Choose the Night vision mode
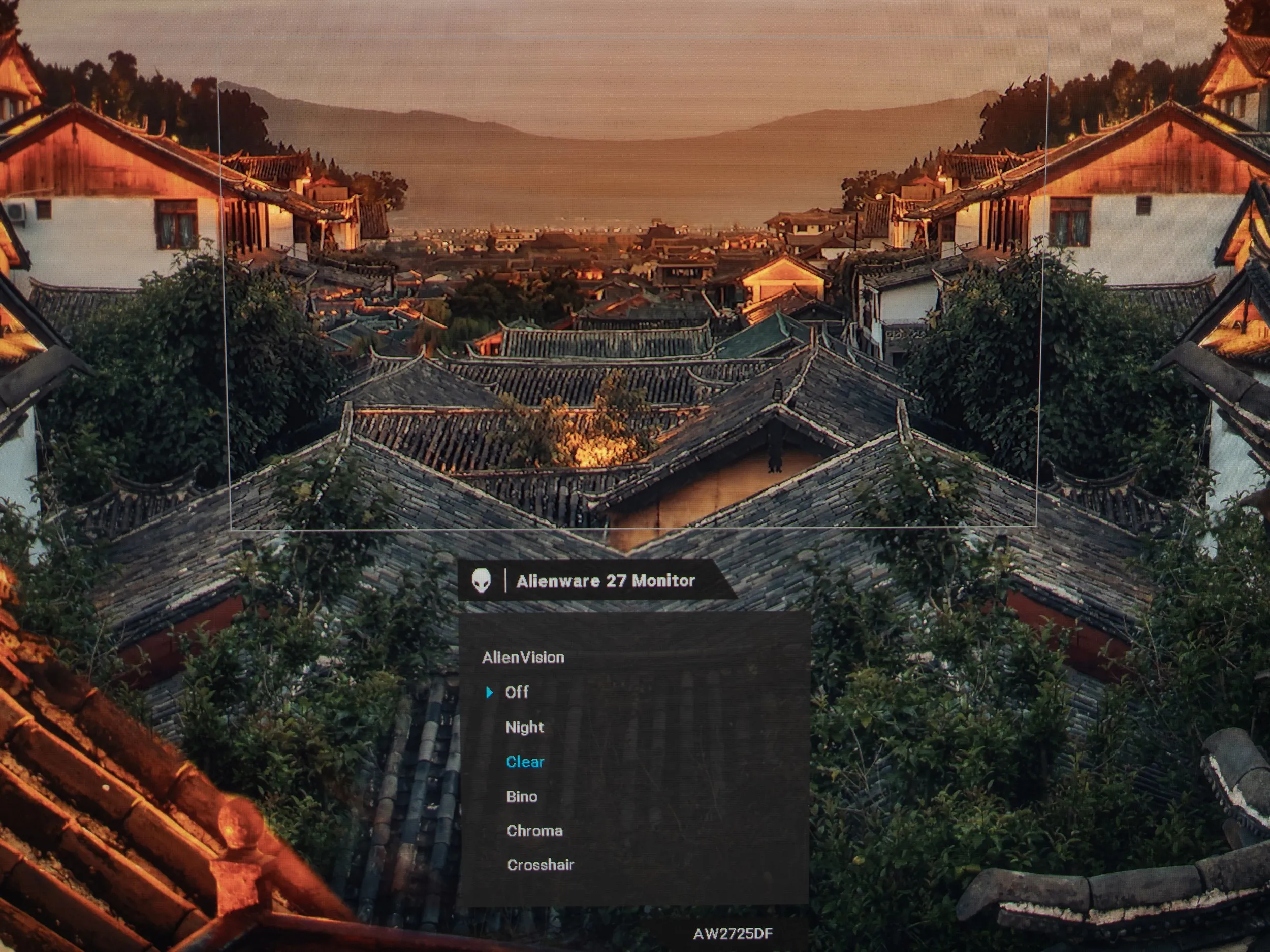1270x952 pixels. click(524, 727)
